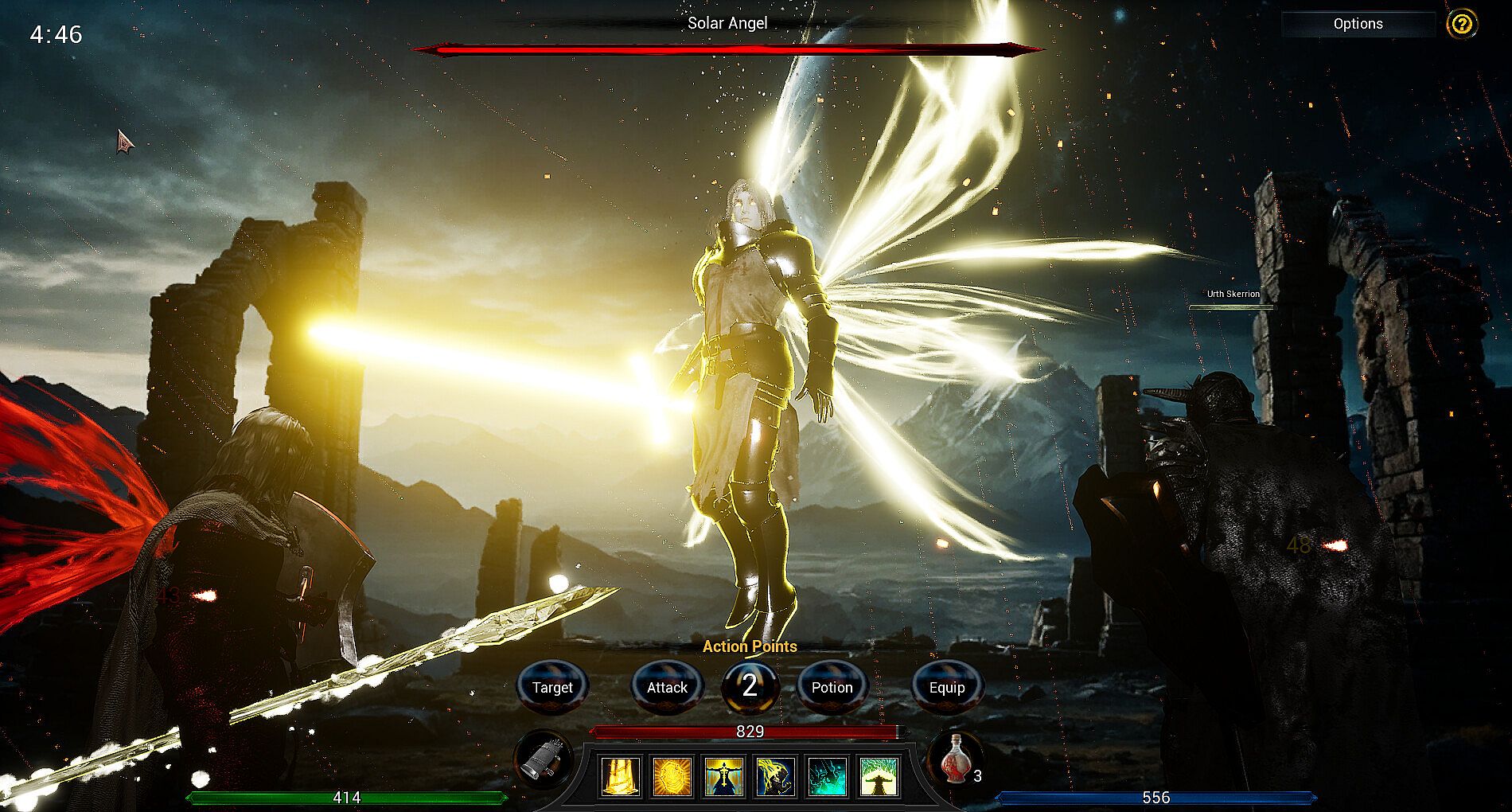Image resolution: width=1512 pixels, height=812 pixels.
Task: Use the Potion action button
Action: coord(832,687)
